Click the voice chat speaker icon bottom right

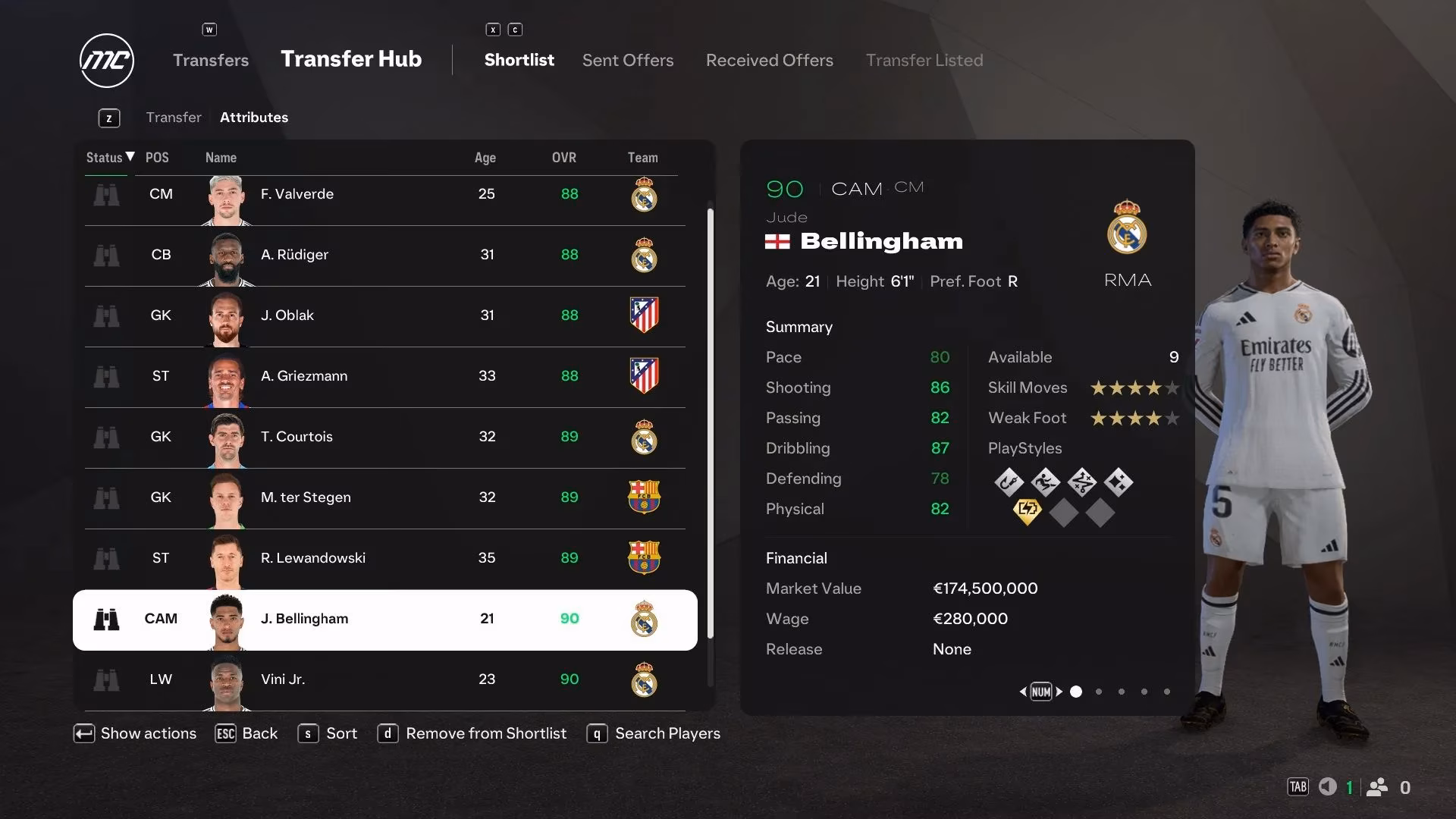(x=1328, y=787)
